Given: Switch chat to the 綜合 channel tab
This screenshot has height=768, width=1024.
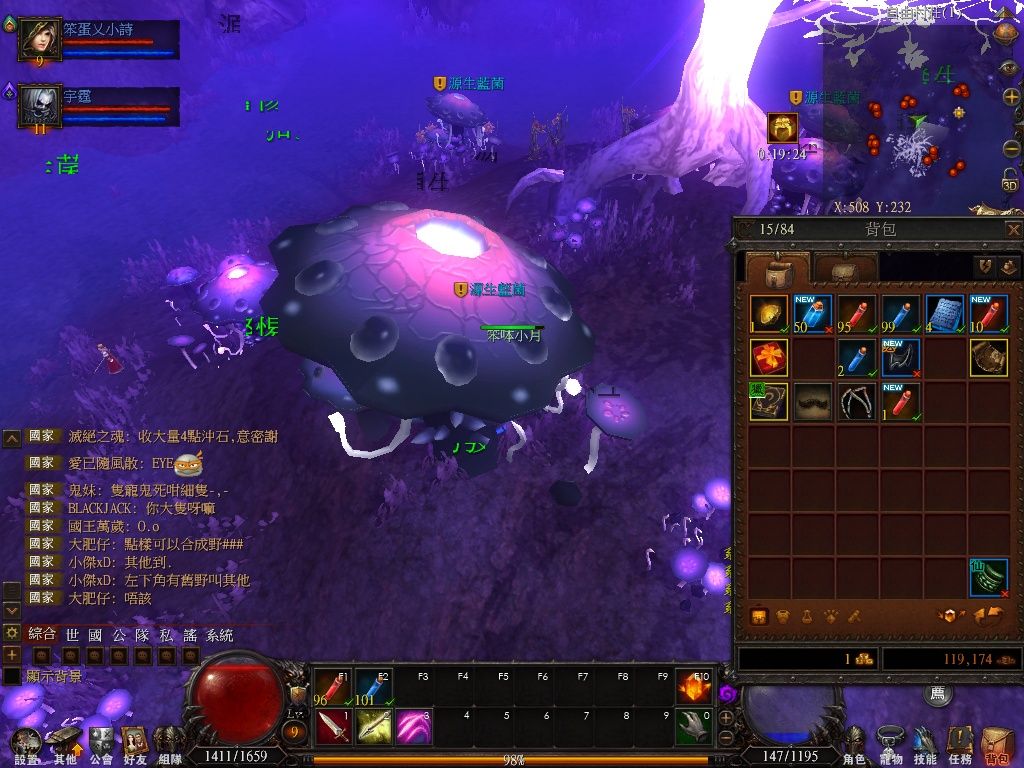Looking at the screenshot, I should 42,634.
